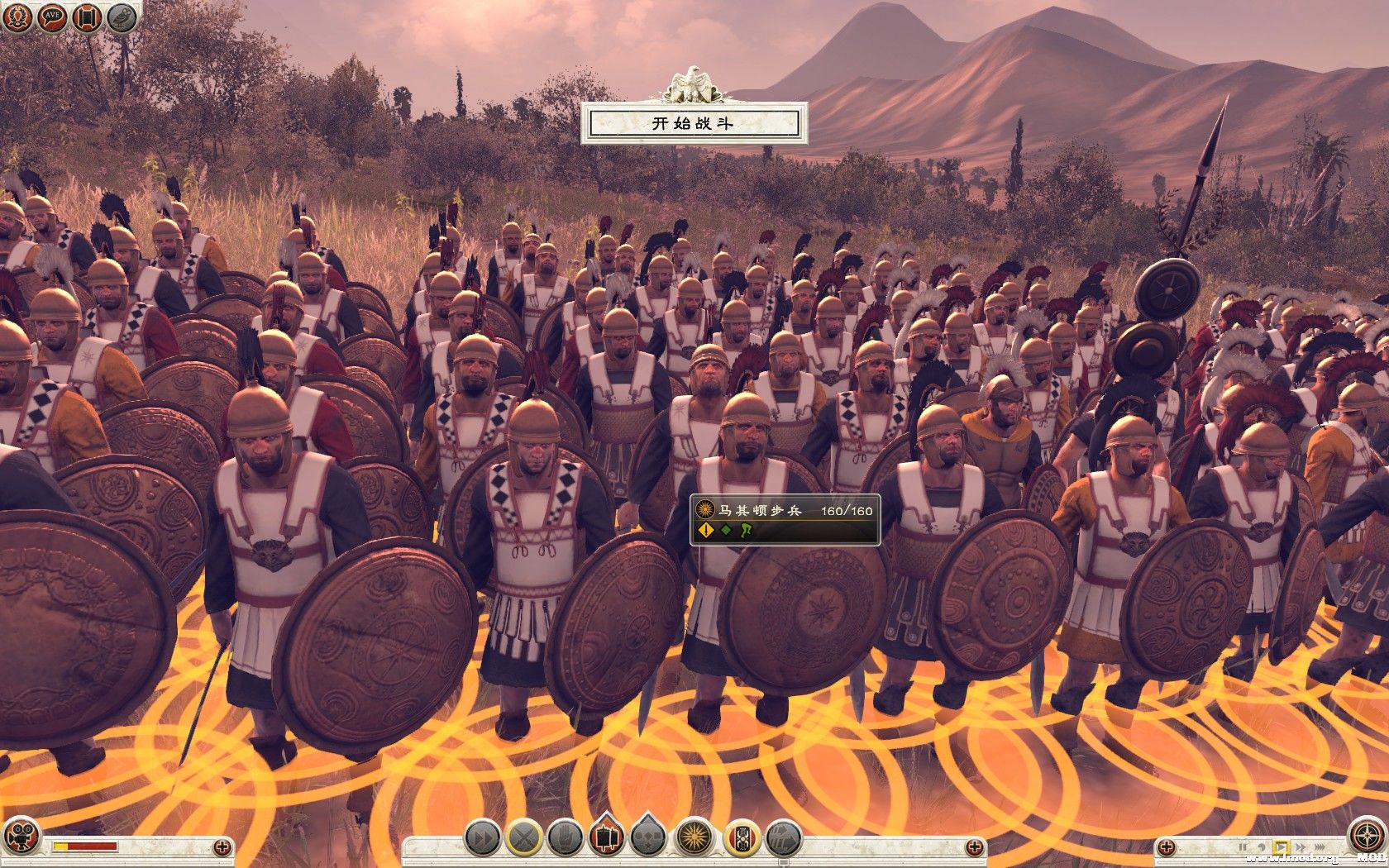Toggle the crossed swords melee mode
The width and height of the screenshot is (1389, 868).
point(524,837)
